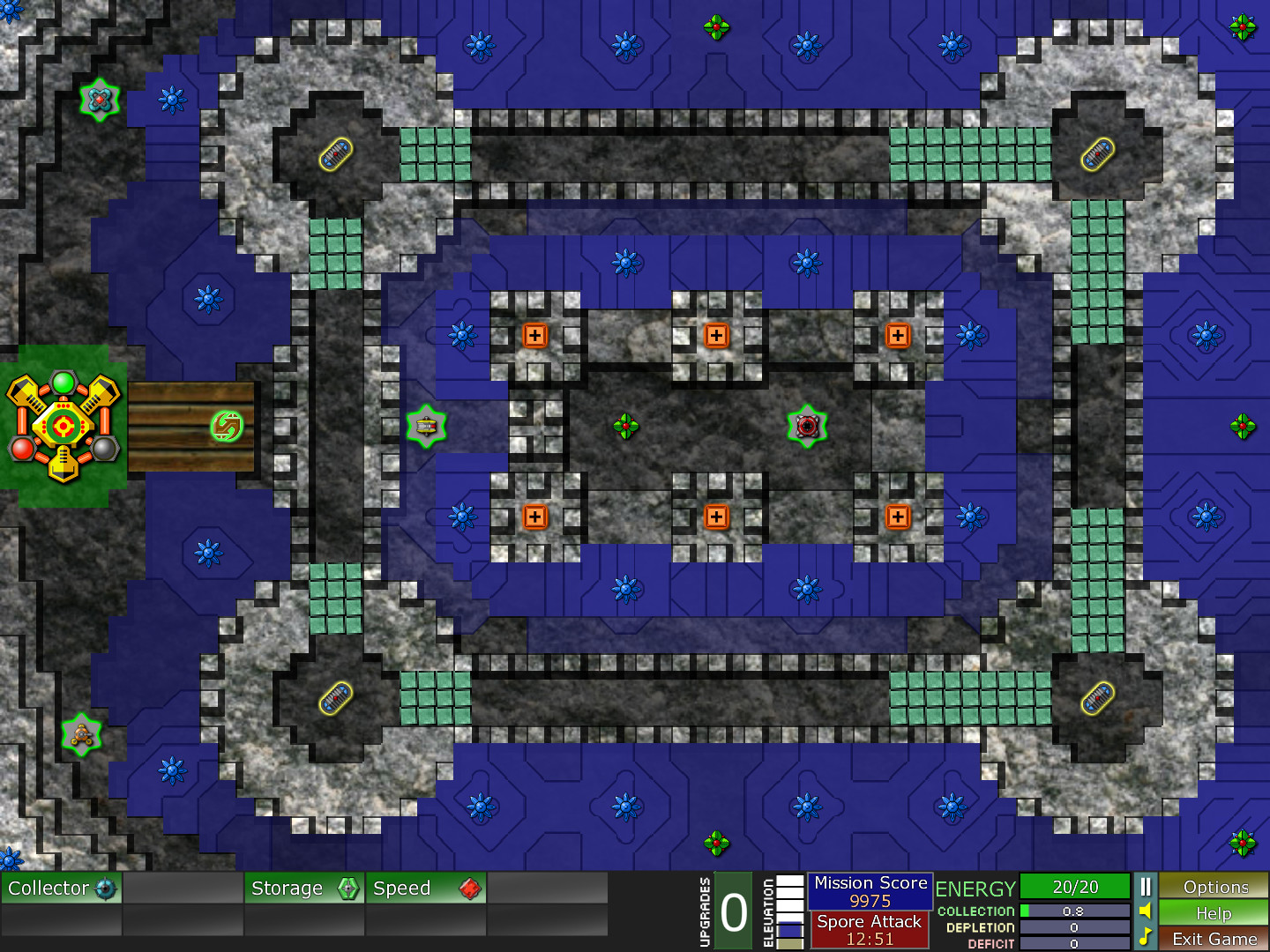Click the glowing green totem left of fortress
This screenshot has width=1270, height=952.
tap(429, 426)
